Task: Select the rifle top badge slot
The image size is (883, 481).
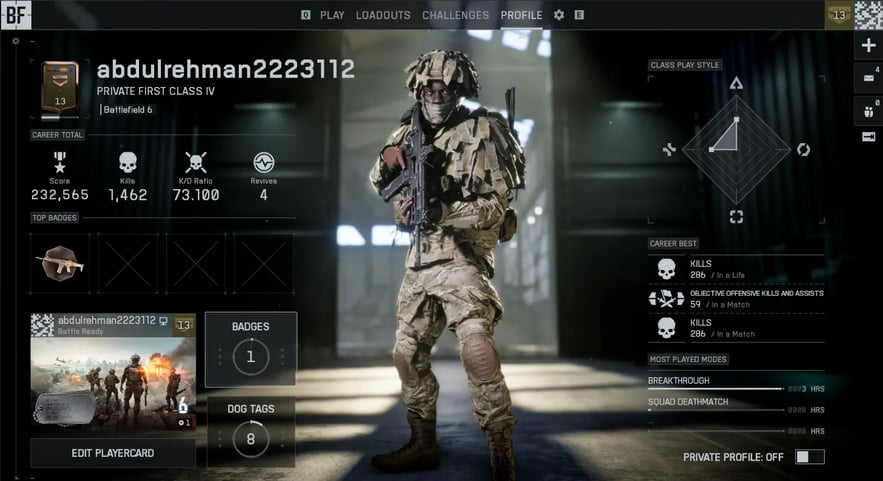Action: [59, 264]
